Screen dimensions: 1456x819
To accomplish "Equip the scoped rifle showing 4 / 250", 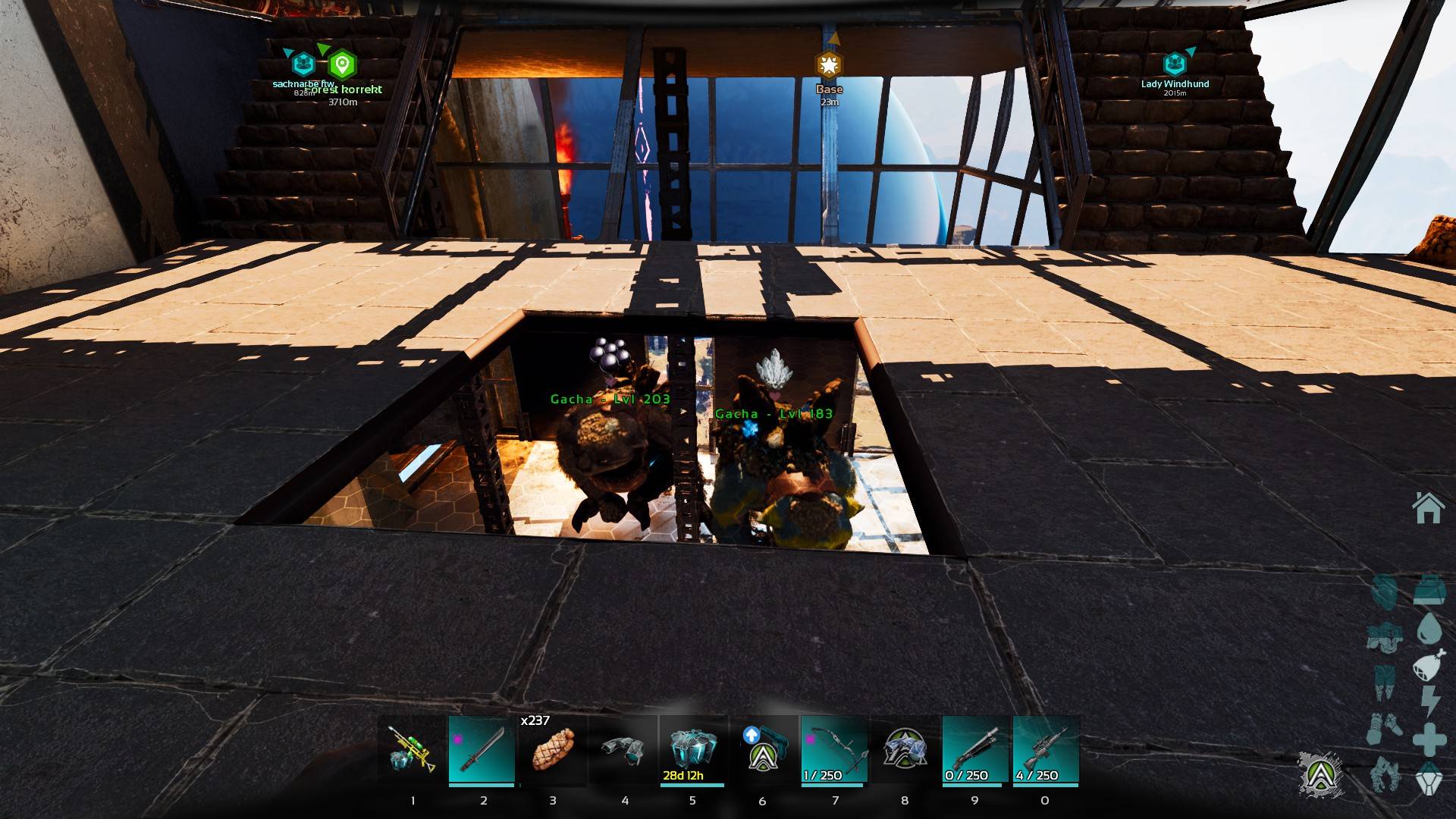I will pyautogui.click(x=1046, y=749).
